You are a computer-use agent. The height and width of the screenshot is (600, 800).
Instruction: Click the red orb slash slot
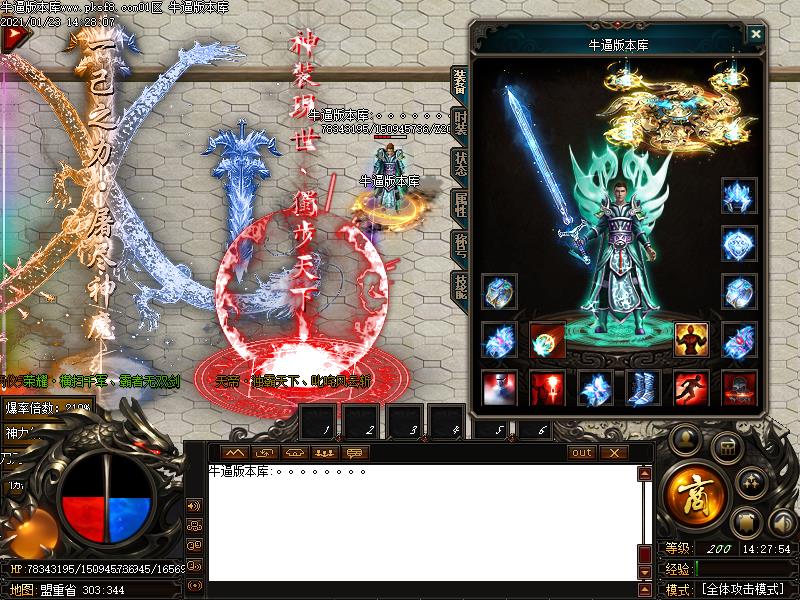[548, 340]
